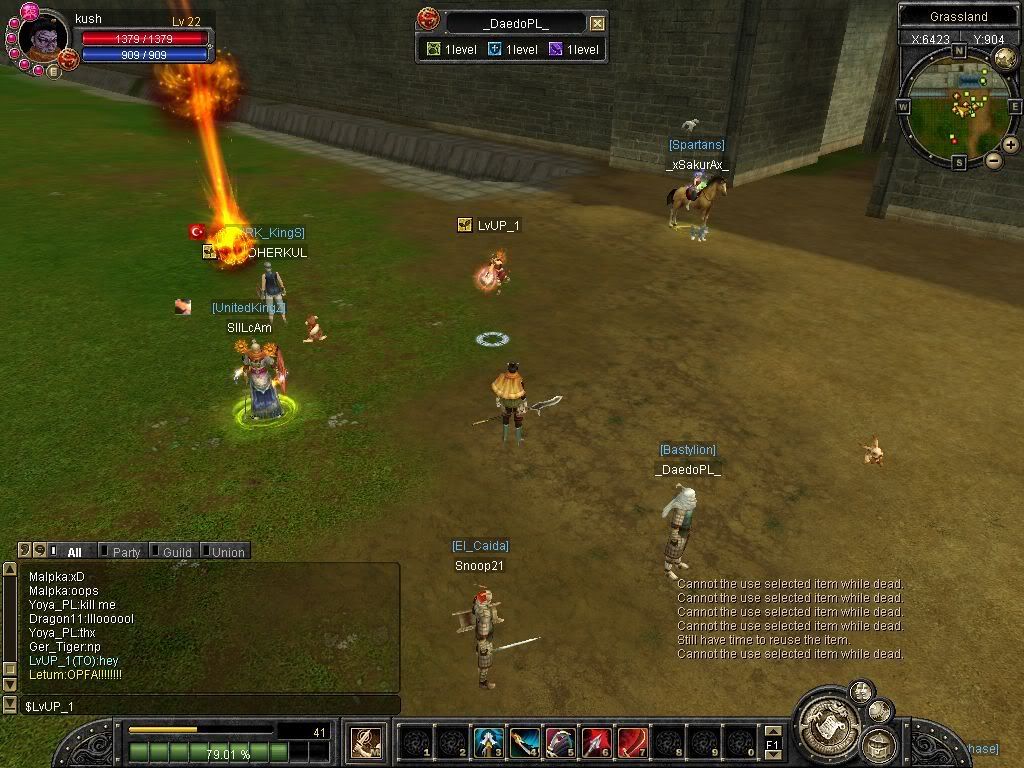Trigger the skill in hotbar slot 5
The image size is (1024, 768).
coord(560,742)
